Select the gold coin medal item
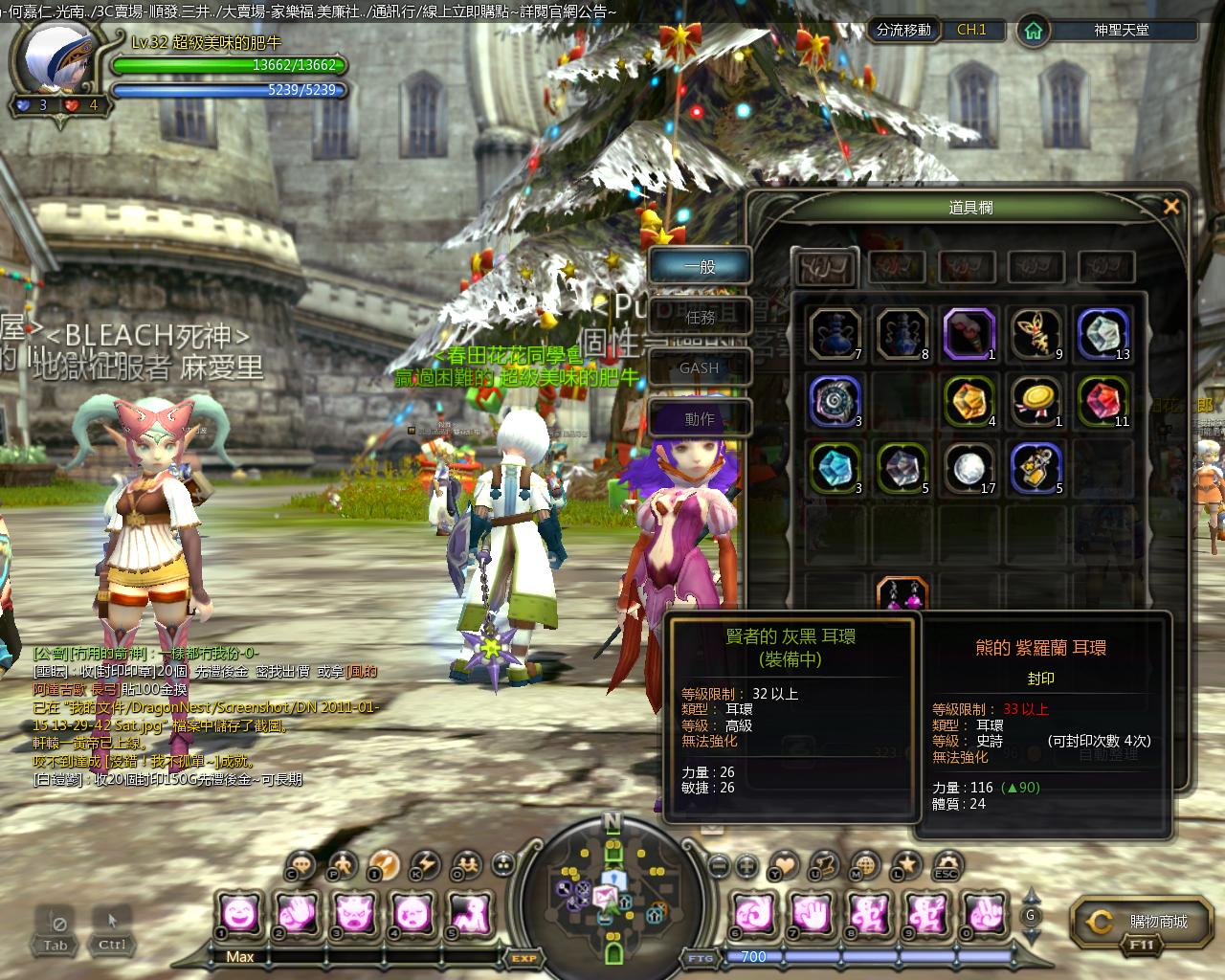This screenshot has width=1225, height=980. 1037,401
